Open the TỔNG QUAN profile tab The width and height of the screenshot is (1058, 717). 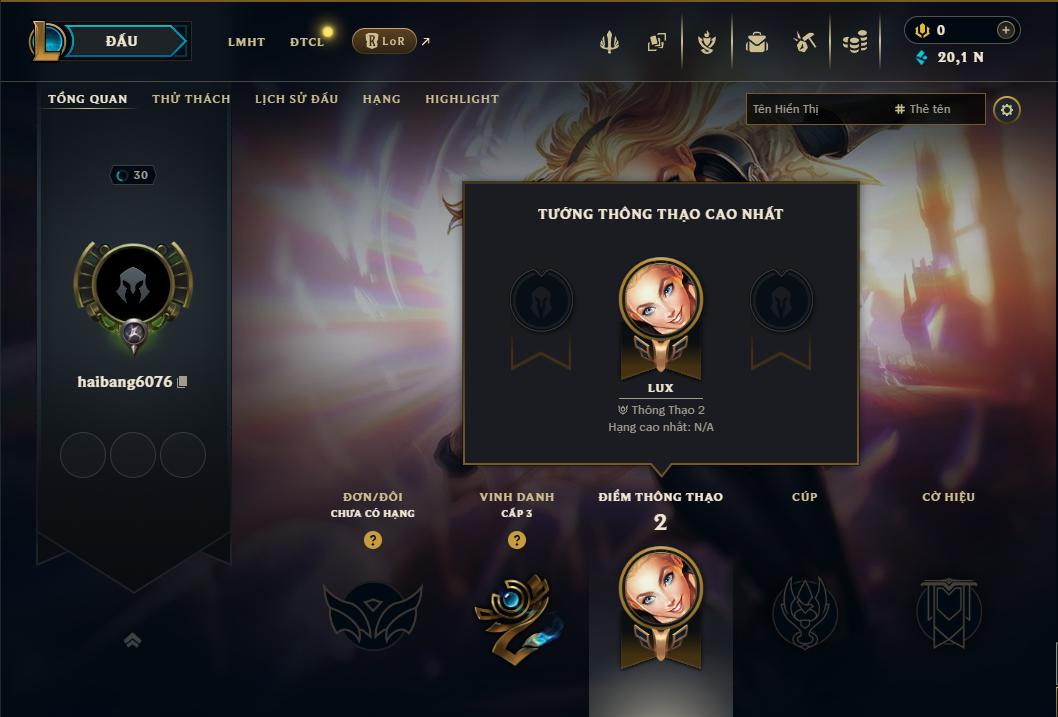pos(88,99)
